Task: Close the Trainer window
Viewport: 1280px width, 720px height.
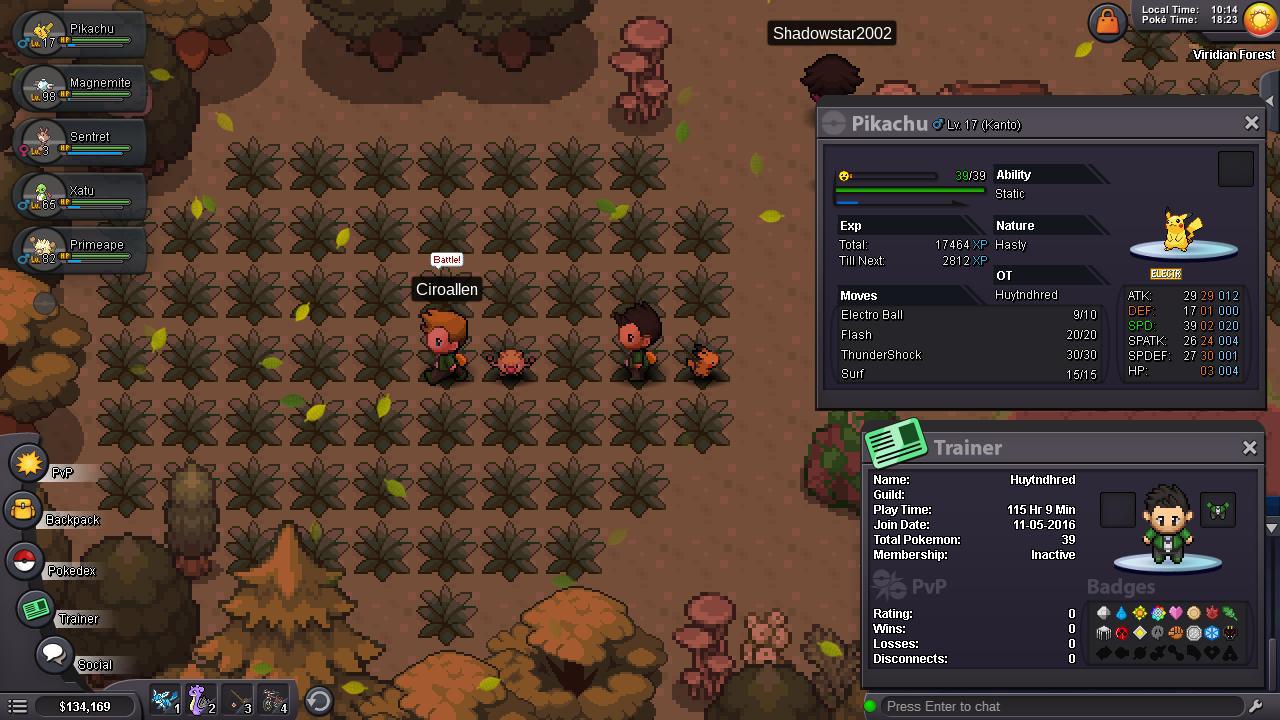Action: (x=1250, y=448)
